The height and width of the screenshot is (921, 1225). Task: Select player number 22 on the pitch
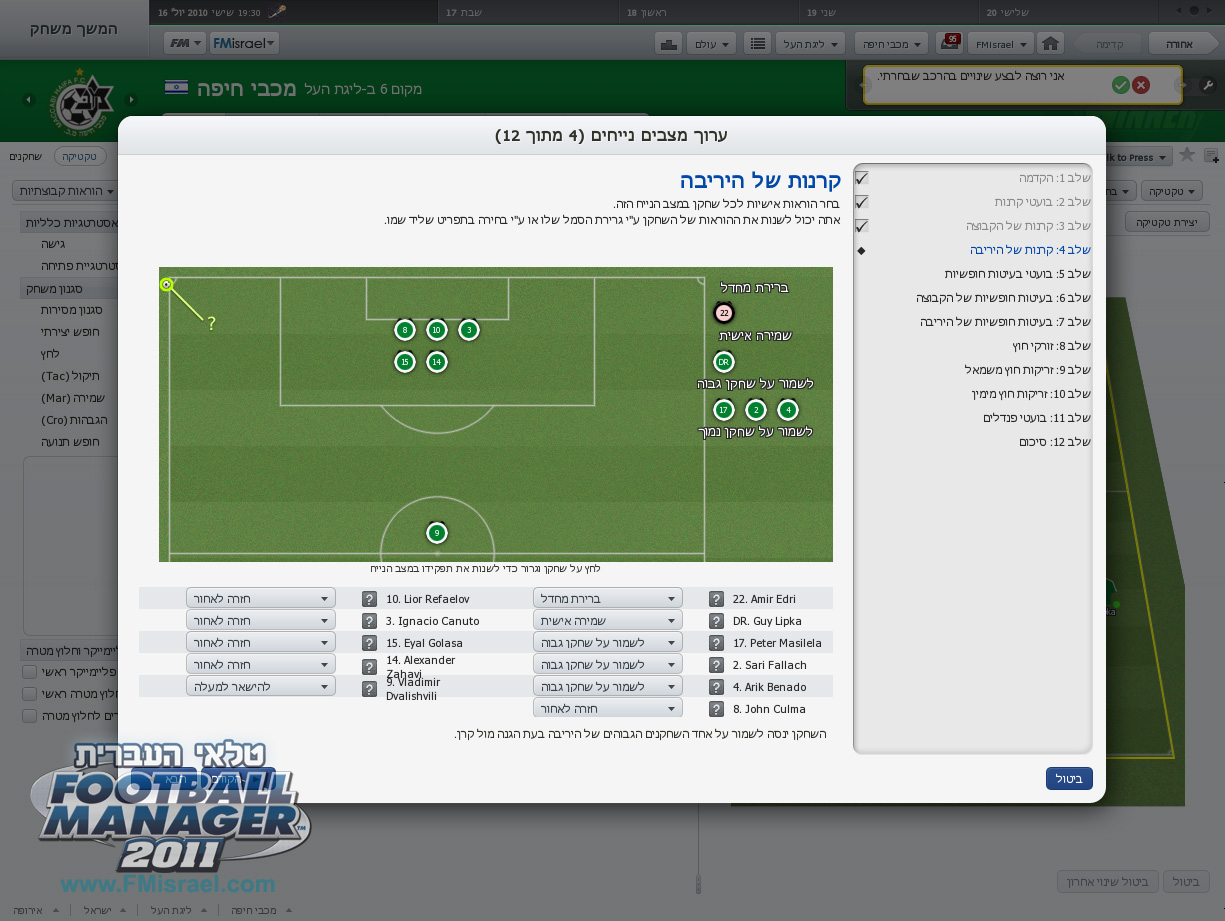[724, 313]
